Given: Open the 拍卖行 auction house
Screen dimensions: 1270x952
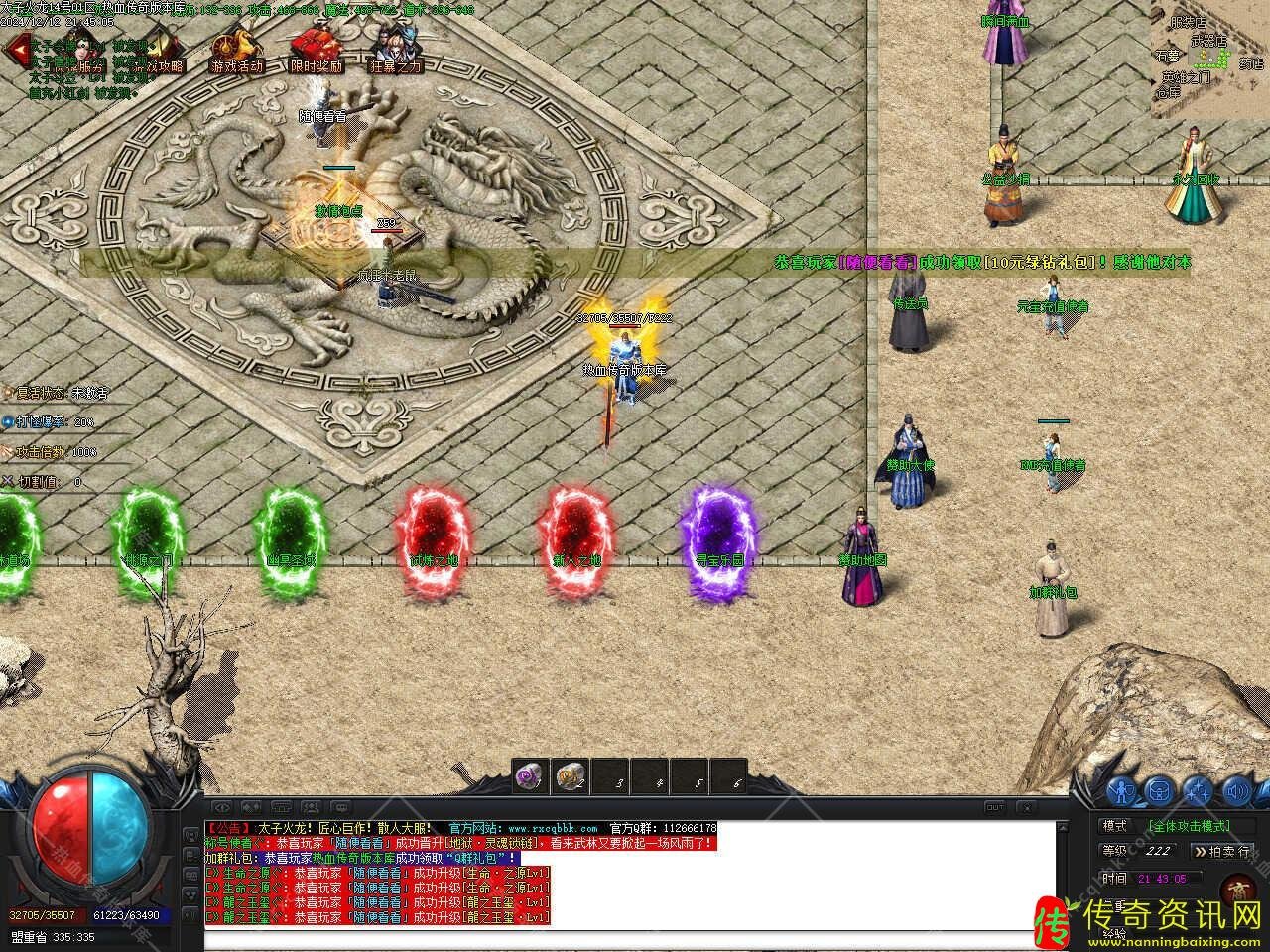Looking at the screenshot, I should (x=1221, y=851).
